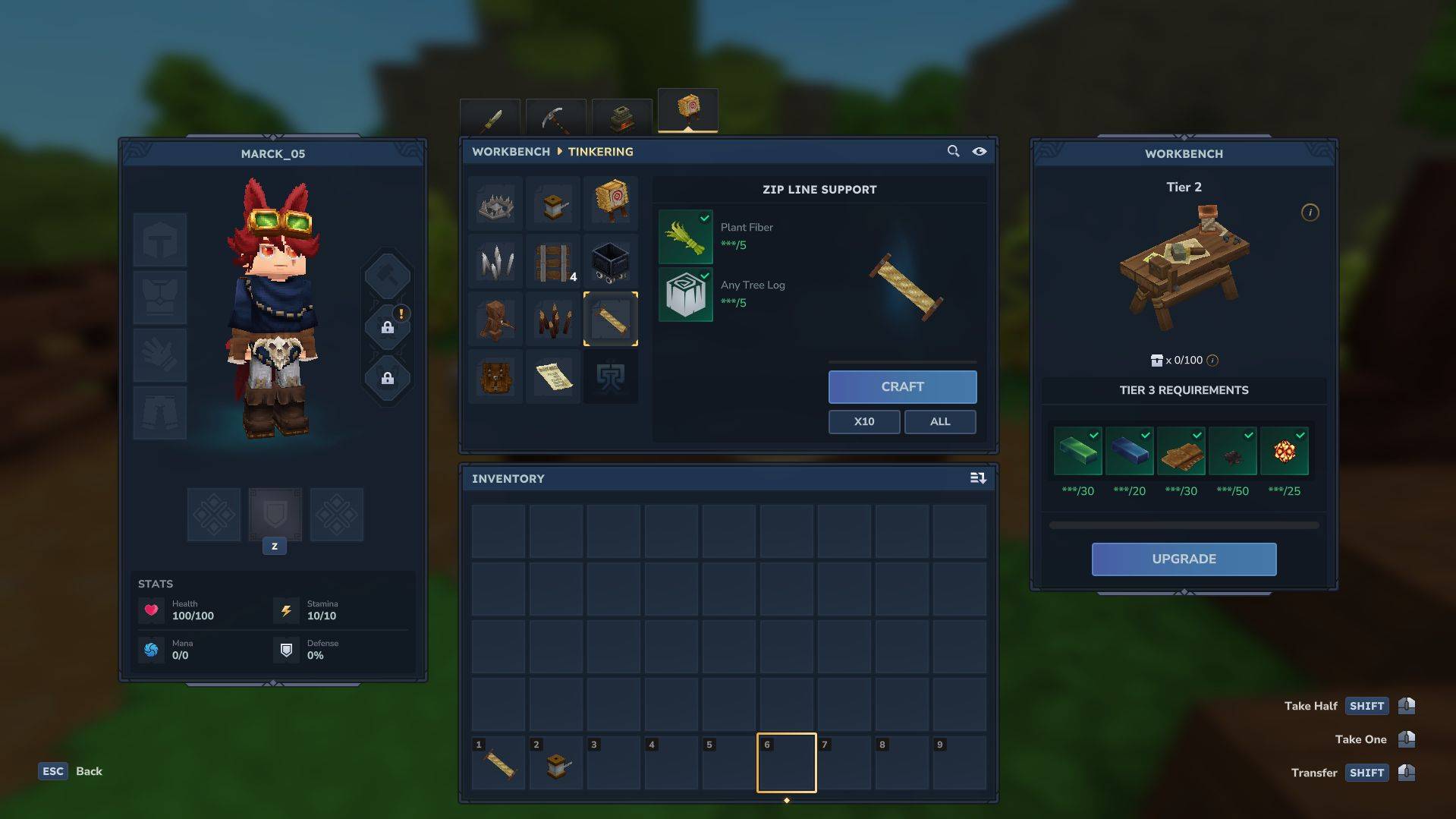Click the ALL craft quantity button
The height and width of the screenshot is (819, 1456).
pyautogui.click(x=939, y=421)
